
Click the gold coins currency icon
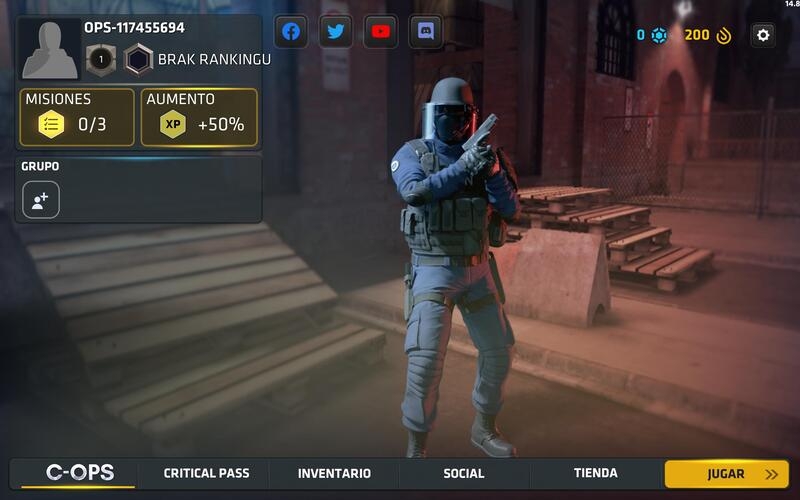[x=724, y=35]
